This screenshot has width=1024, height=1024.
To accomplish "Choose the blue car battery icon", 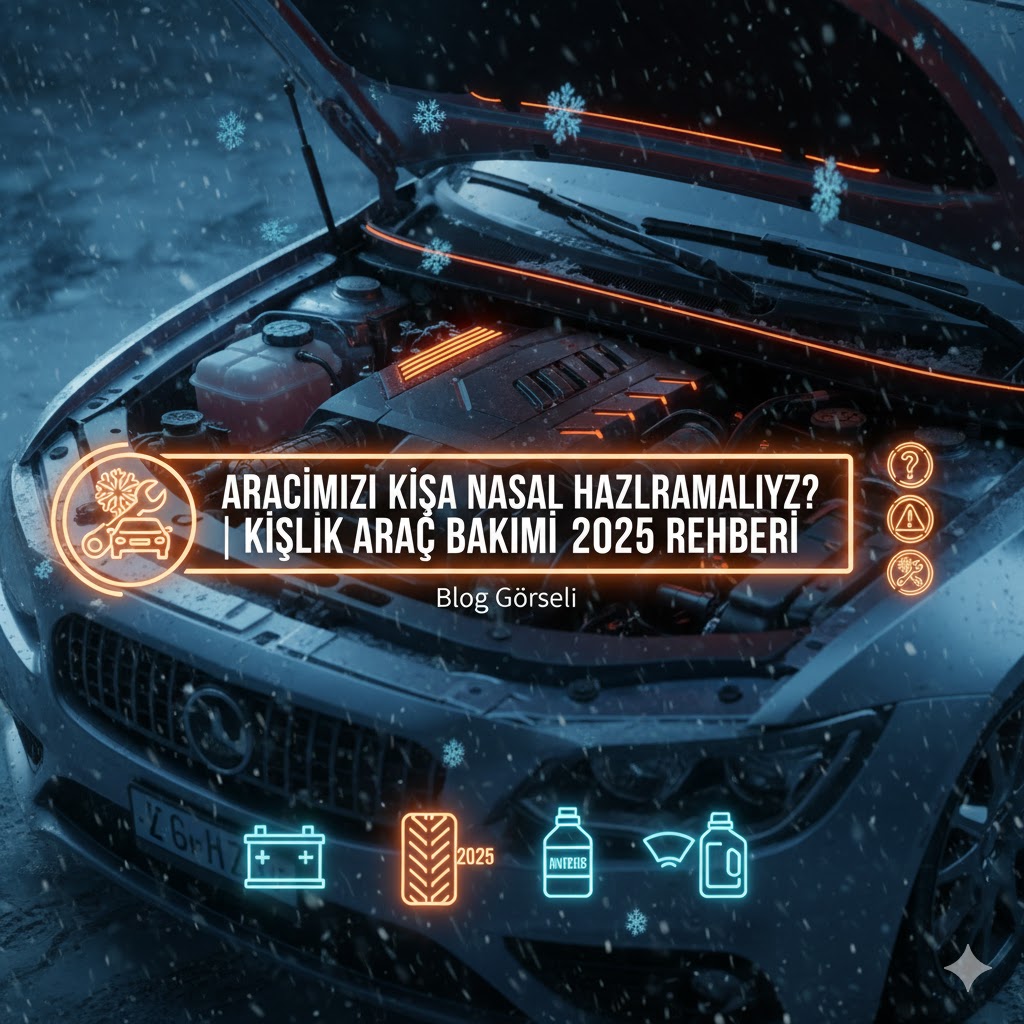I will [284, 856].
